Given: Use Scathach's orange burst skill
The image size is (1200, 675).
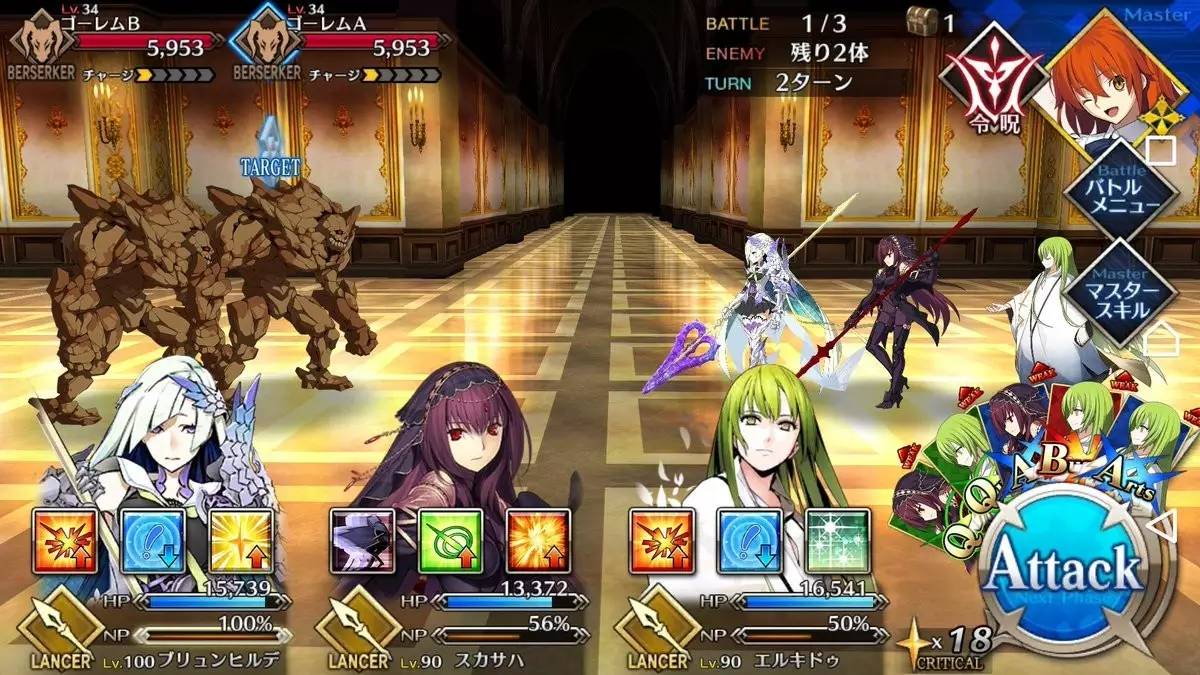Looking at the screenshot, I should tap(538, 541).
